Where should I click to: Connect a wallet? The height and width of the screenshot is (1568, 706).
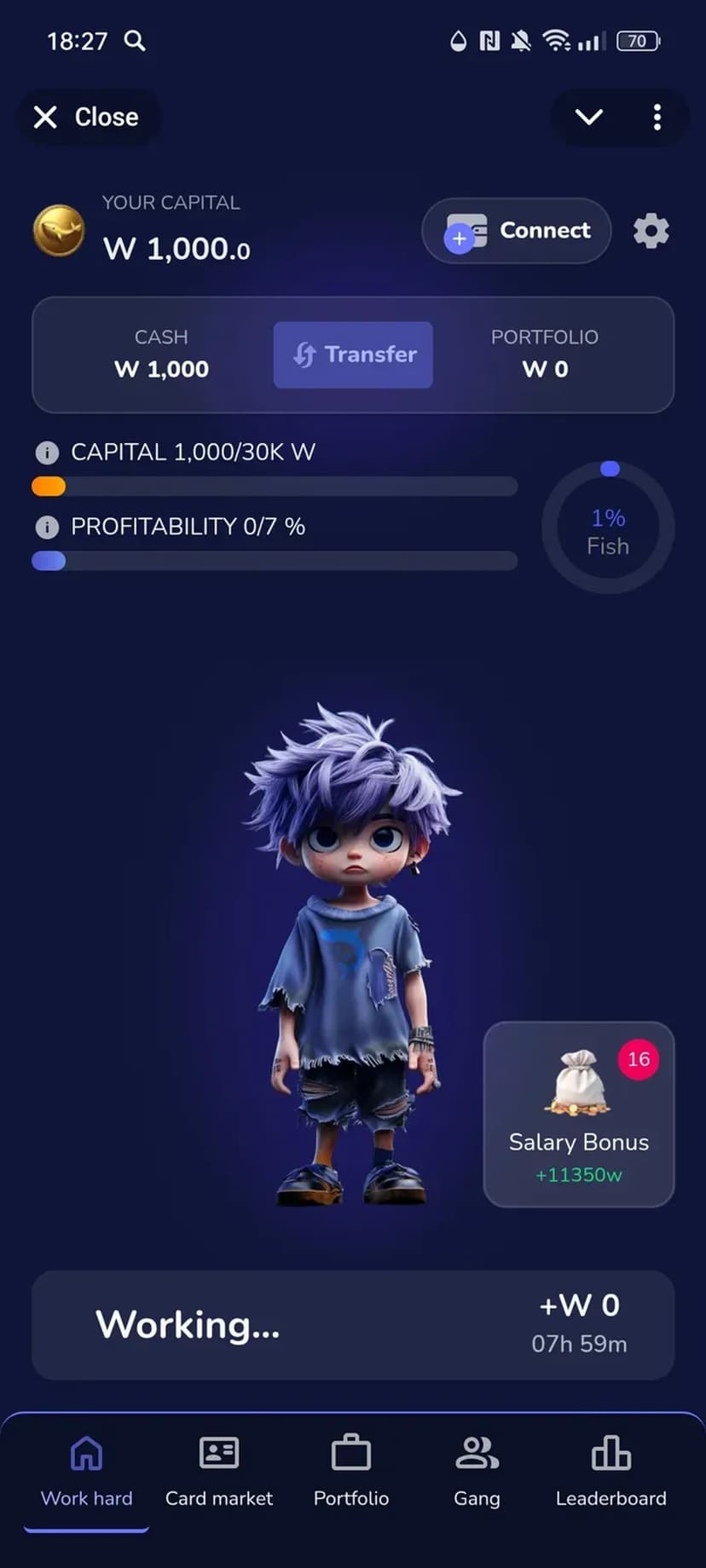tap(517, 231)
